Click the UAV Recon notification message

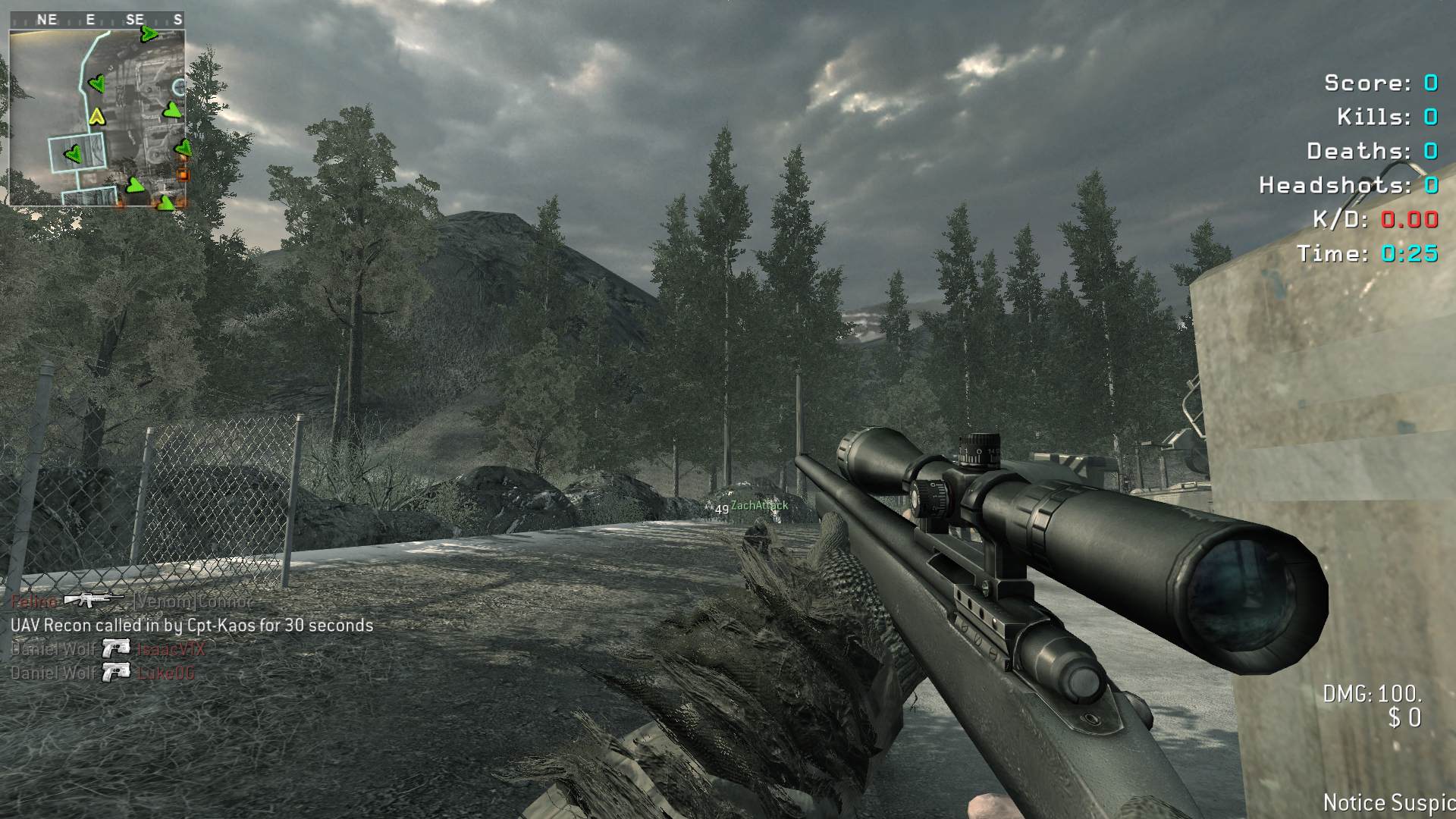192,626
